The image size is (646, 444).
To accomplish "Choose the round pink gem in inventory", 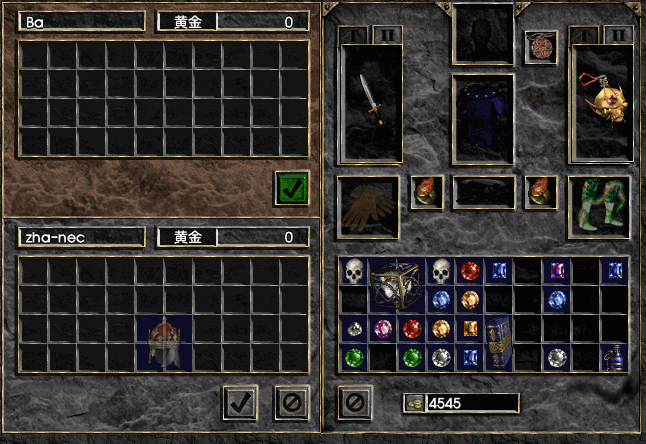I will (381, 328).
